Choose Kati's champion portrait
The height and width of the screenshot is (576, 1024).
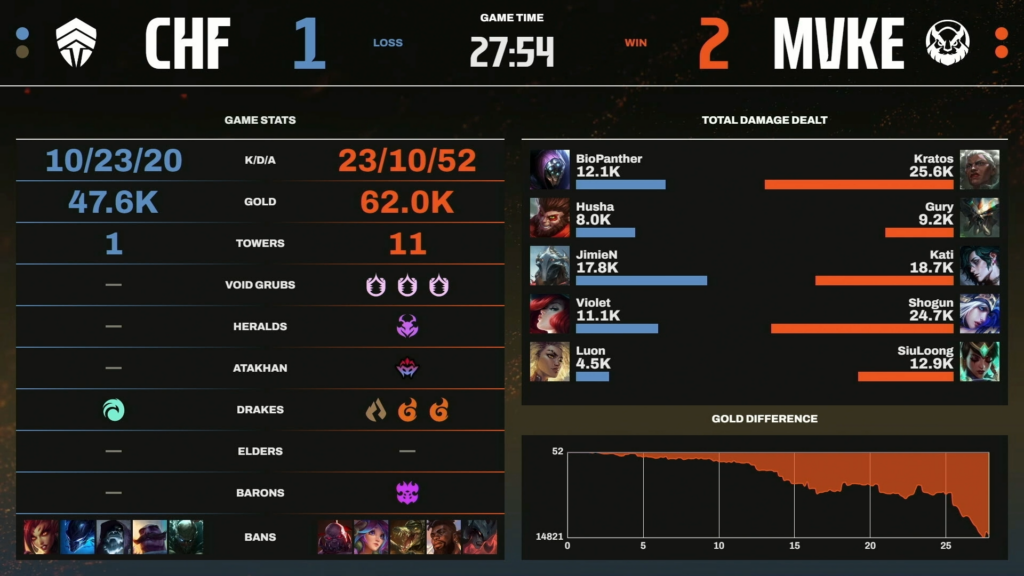coord(979,266)
